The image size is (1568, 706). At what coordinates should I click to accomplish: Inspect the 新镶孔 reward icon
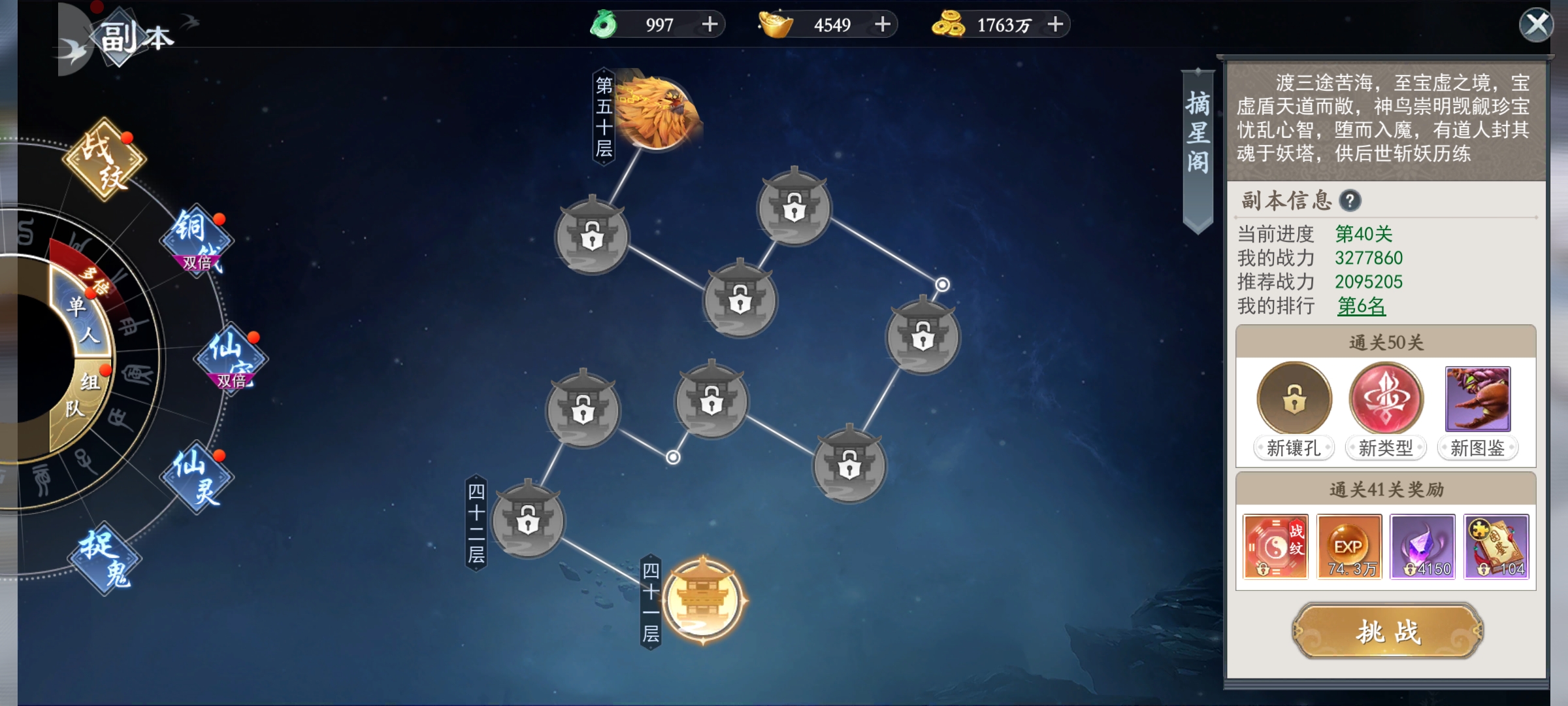coord(1294,399)
